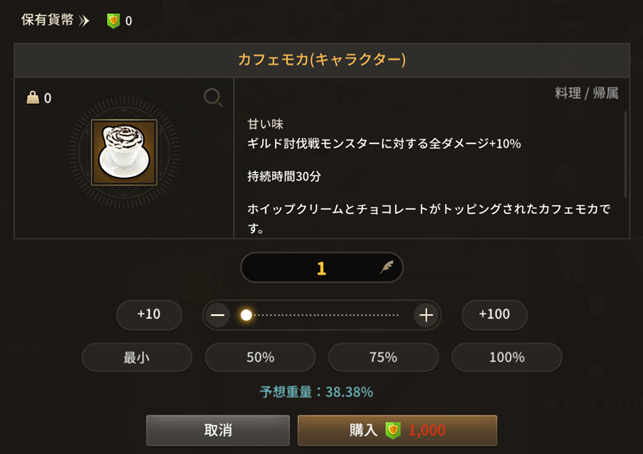The image size is (643, 454).
Task: Cancel the purchase with 取消 button
Action: point(218,430)
